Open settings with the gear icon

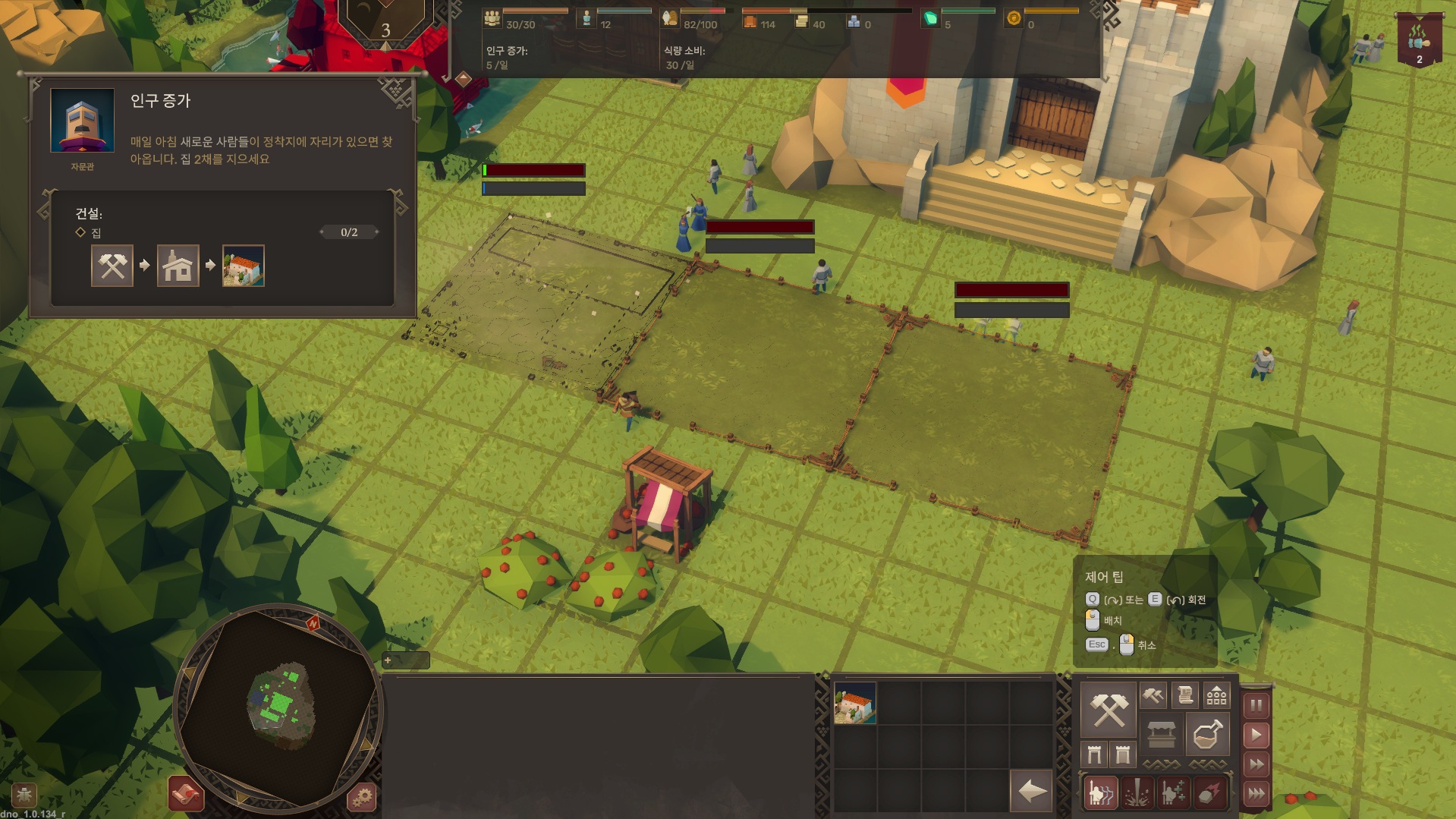pos(362,797)
